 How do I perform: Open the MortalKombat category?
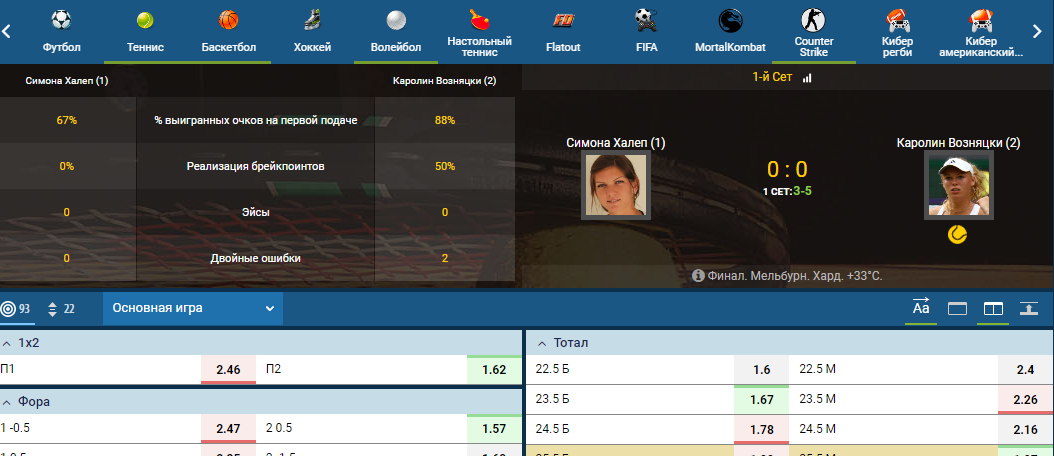tap(730, 31)
